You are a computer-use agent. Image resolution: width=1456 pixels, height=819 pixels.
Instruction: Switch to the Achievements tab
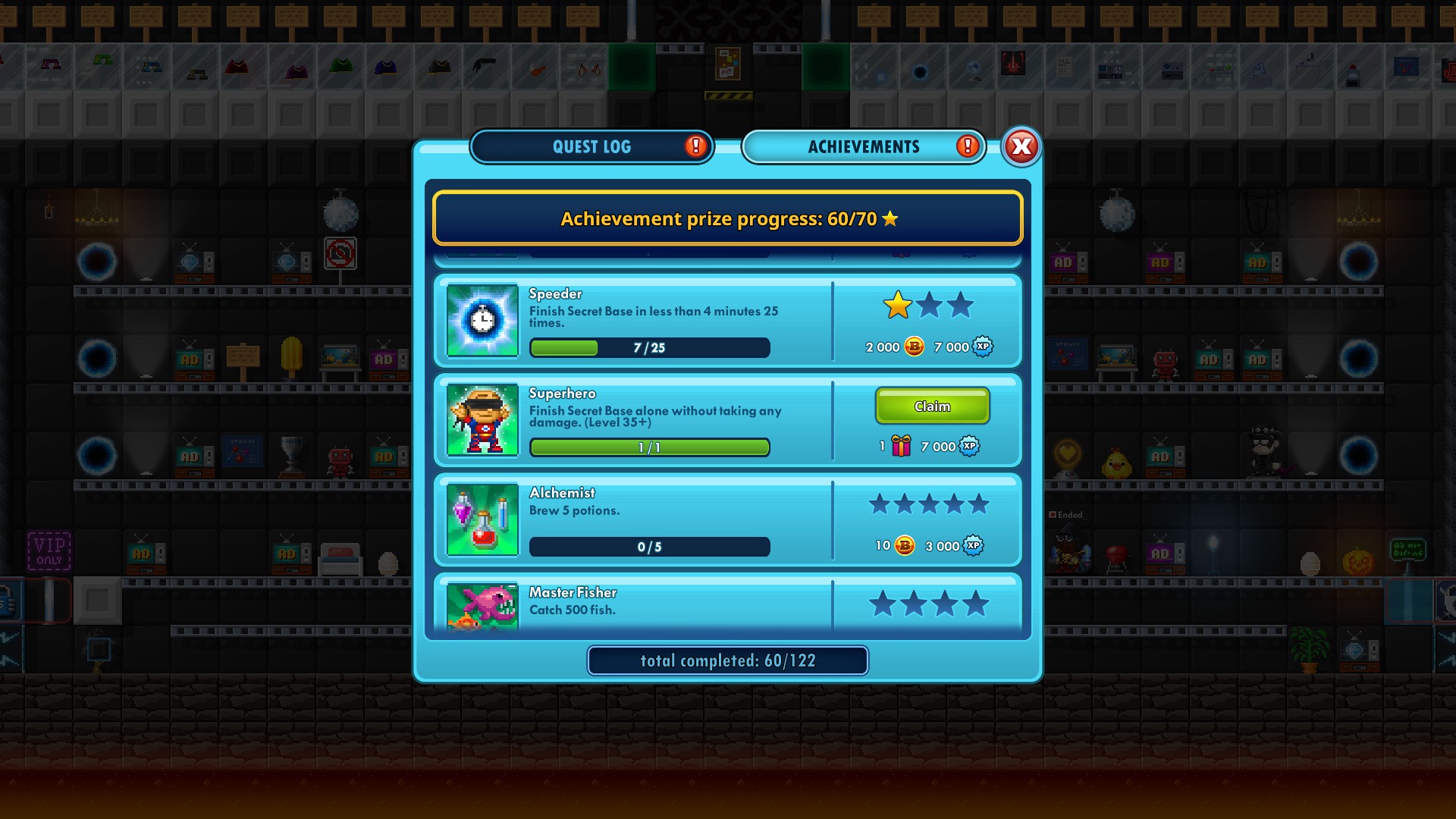click(x=864, y=146)
